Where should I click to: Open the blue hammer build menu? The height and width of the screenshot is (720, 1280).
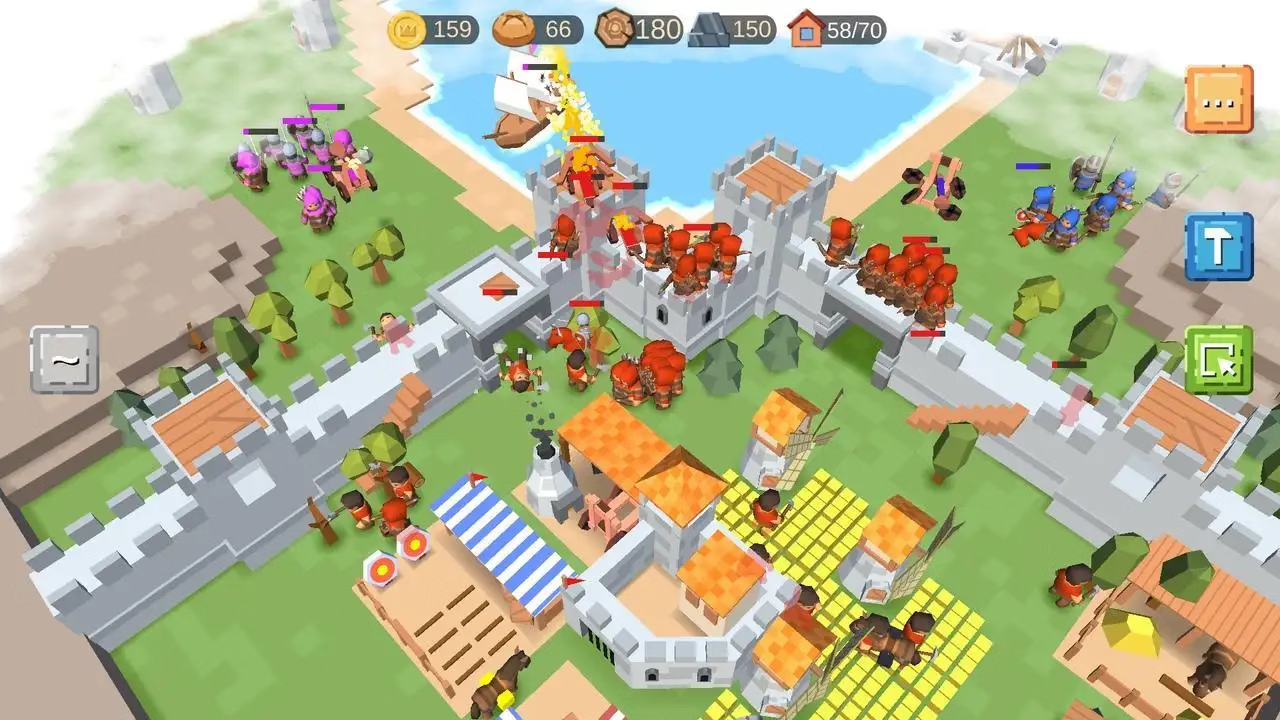point(1218,246)
